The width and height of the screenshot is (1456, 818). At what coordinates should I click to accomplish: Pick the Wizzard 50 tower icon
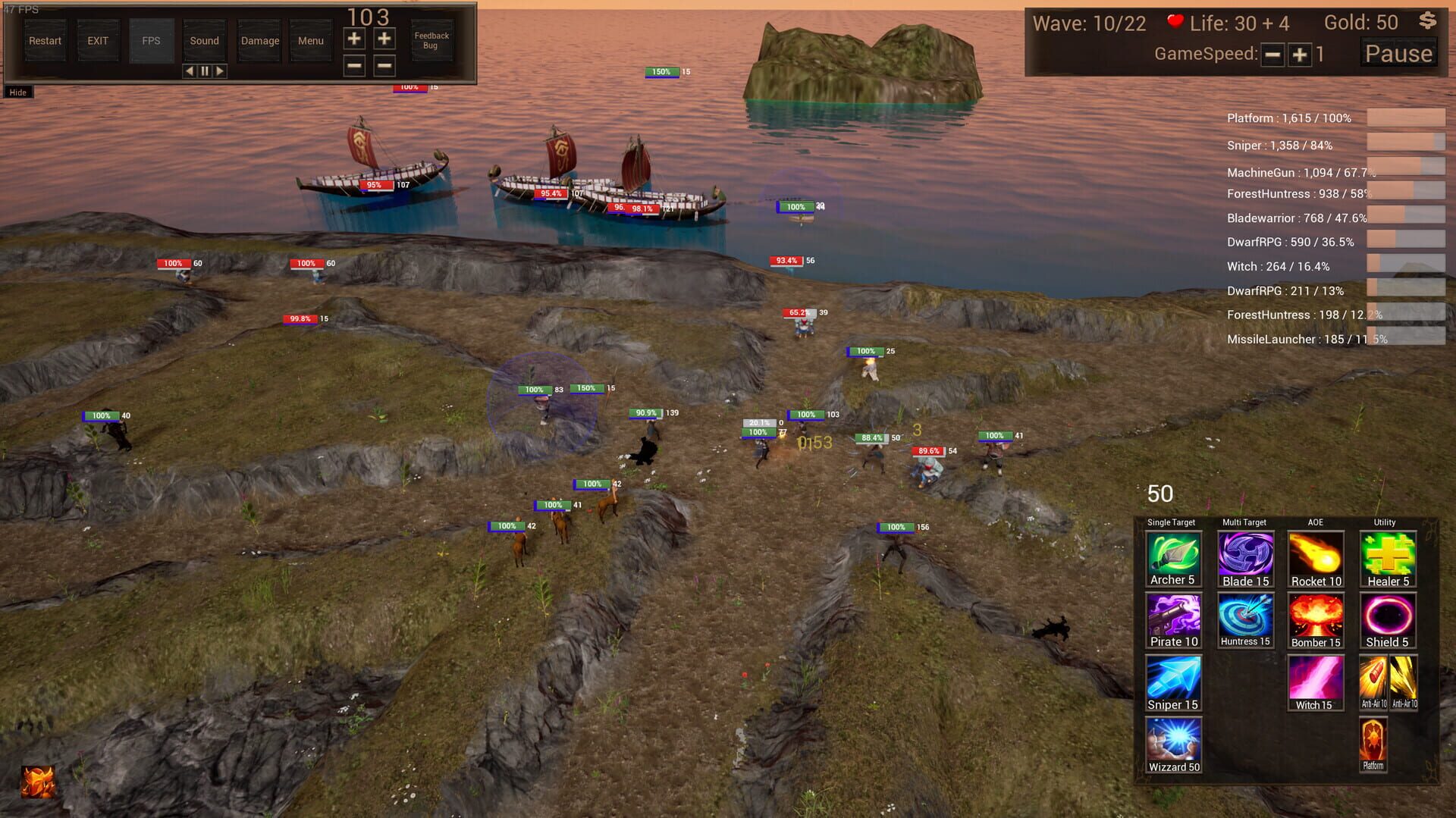click(x=1172, y=744)
